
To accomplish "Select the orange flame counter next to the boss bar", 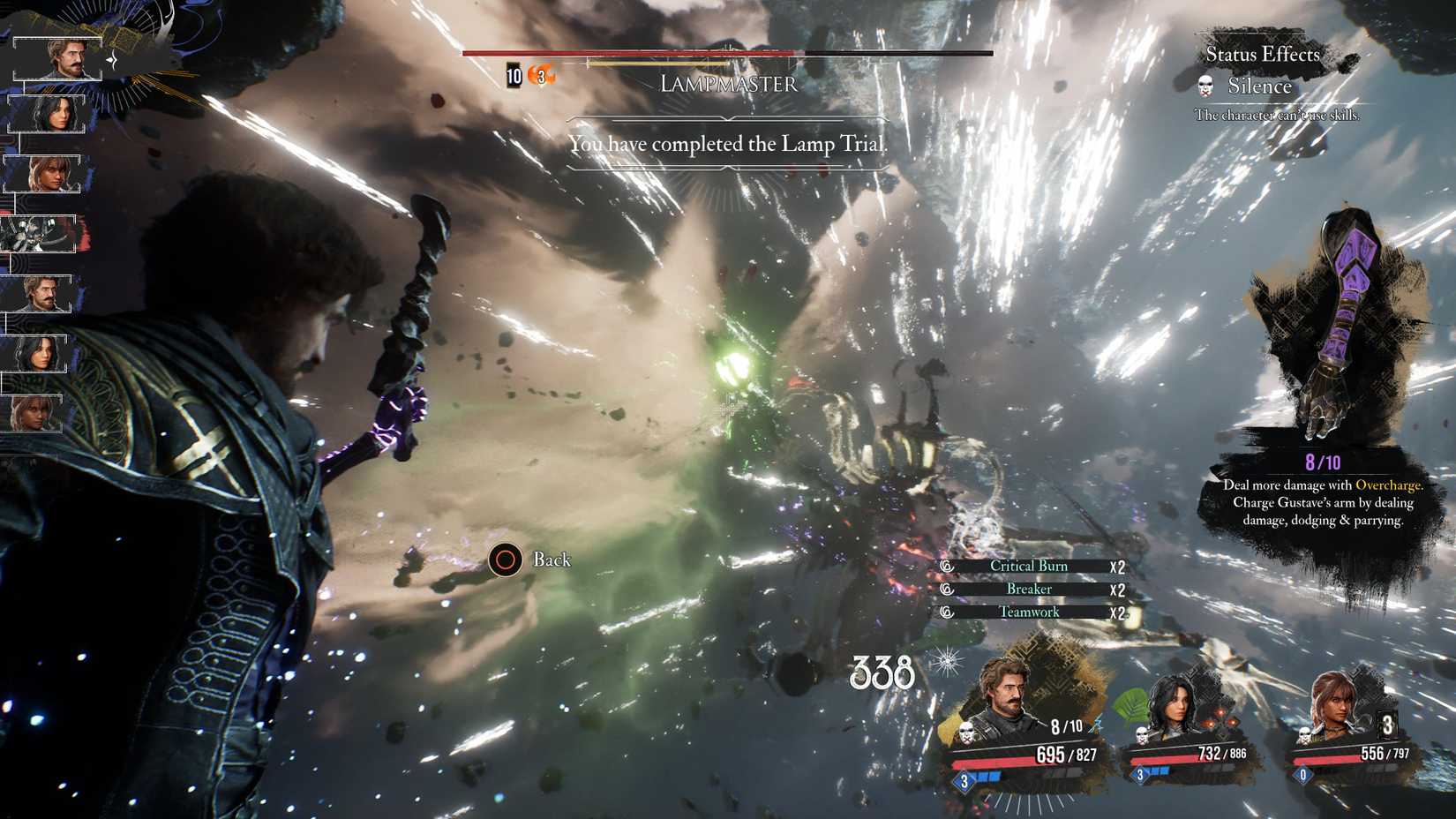I will pos(539,76).
